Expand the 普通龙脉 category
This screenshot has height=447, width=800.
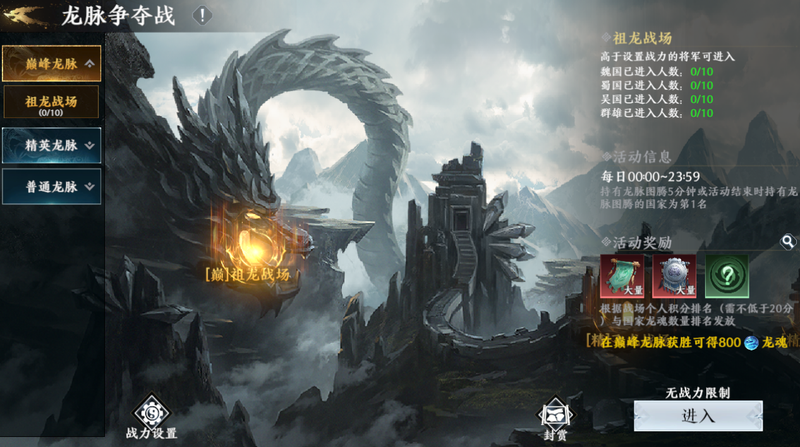[x=51, y=185]
